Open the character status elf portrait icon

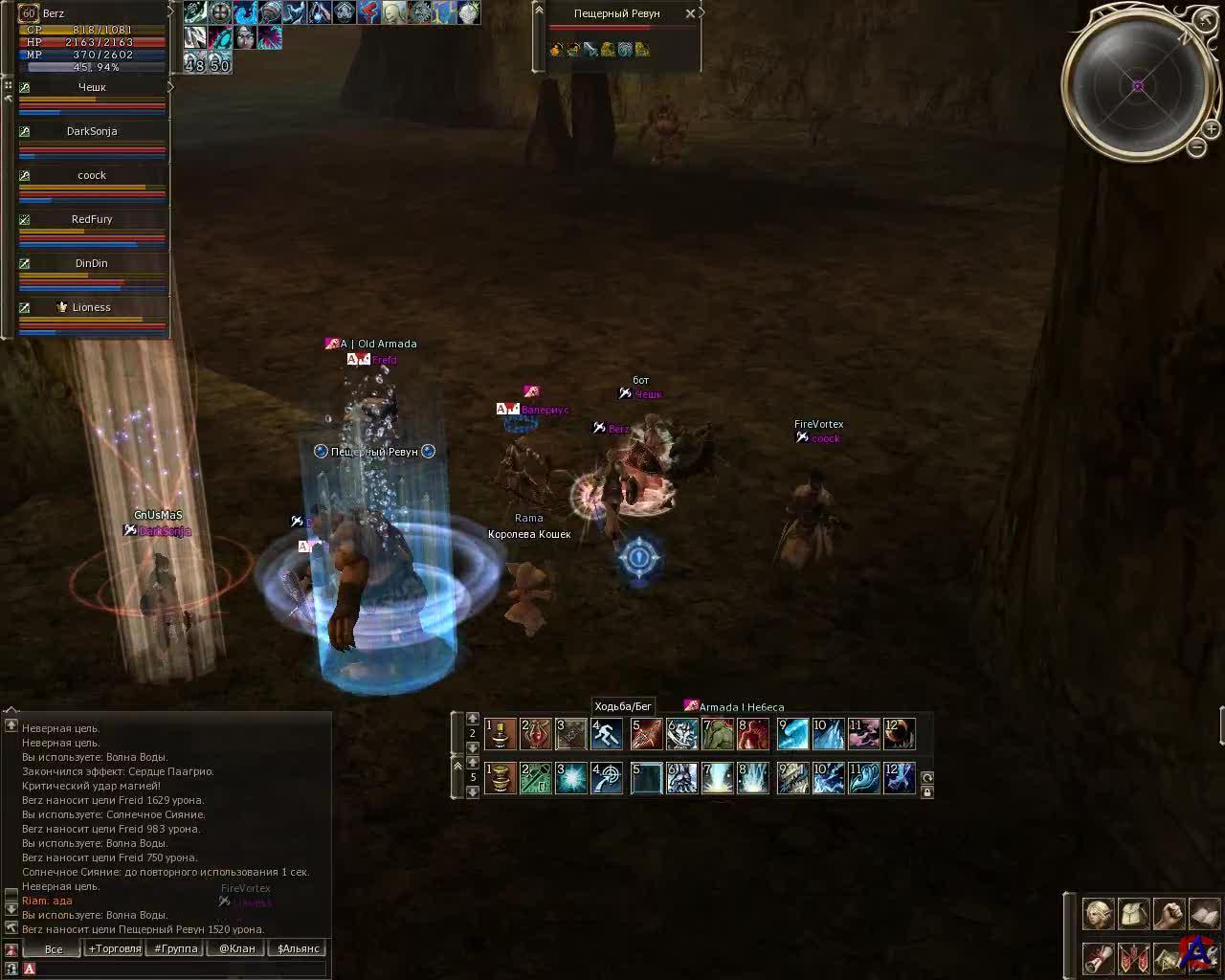1098,914
